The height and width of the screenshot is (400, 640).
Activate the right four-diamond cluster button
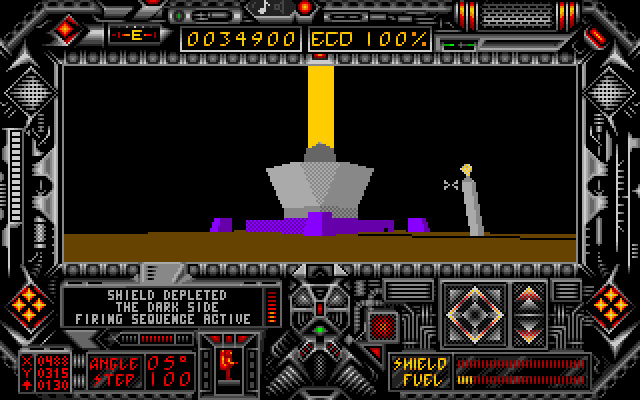[611, 303]
